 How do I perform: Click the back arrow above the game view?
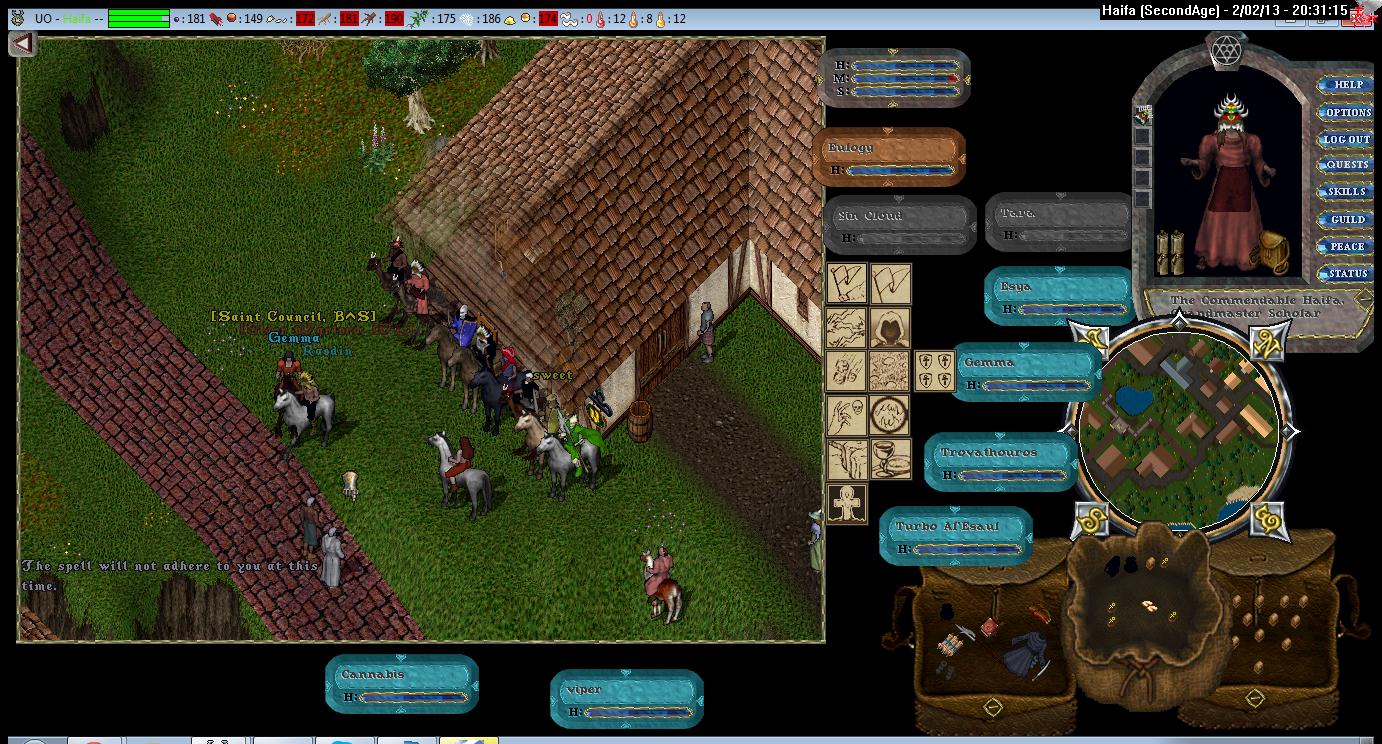23,44
